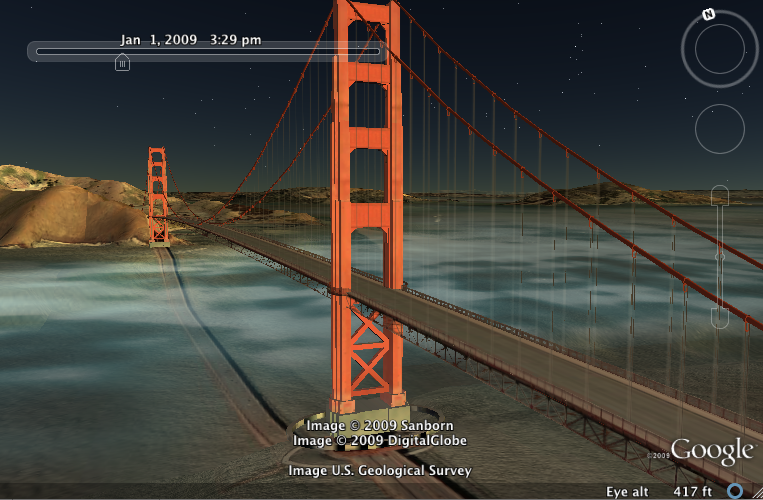
Task: Click the streaming status ring icon
Action: point(735,491)
